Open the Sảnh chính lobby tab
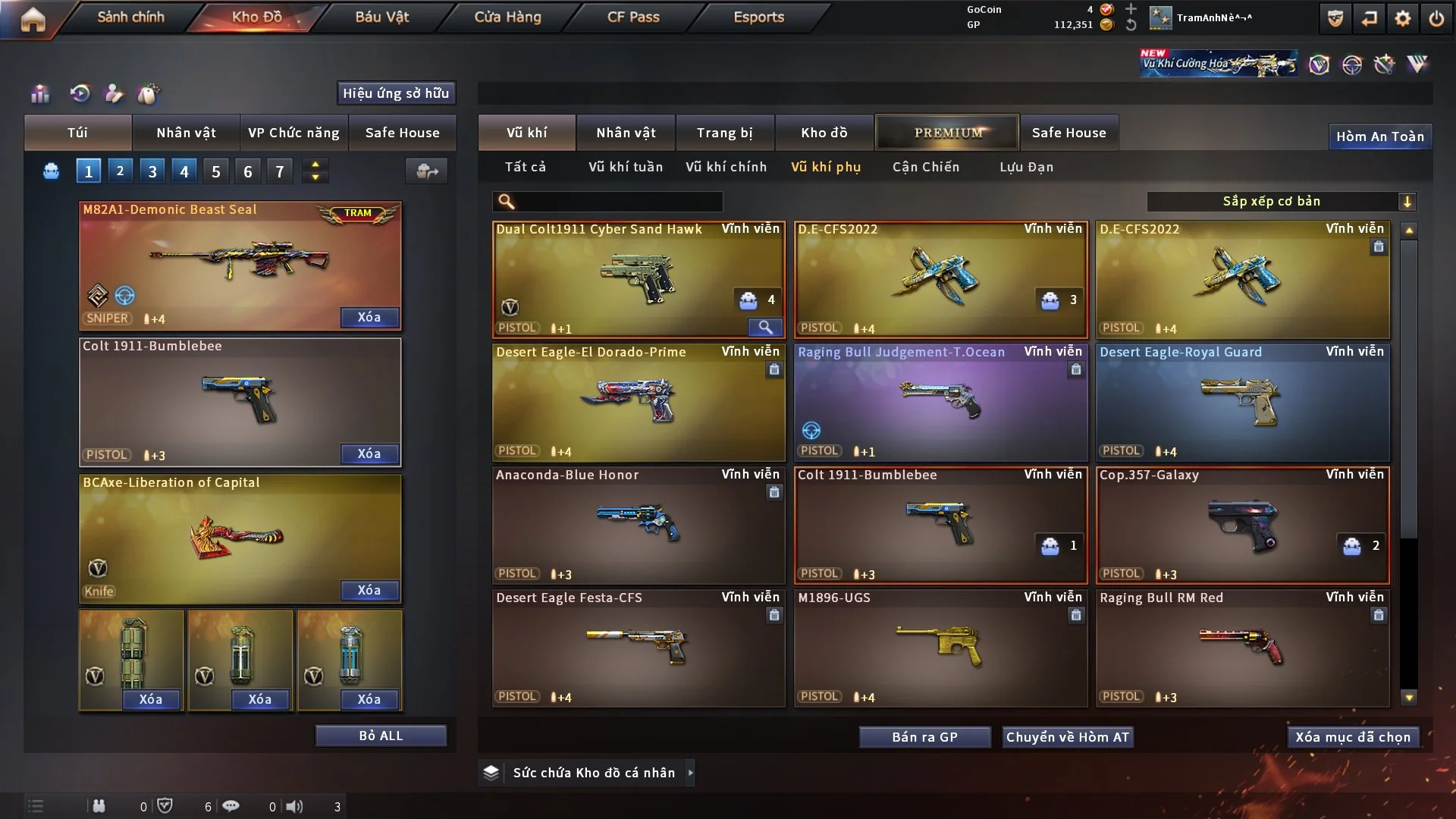The image size is (1456, 819). tap(130, 17)
